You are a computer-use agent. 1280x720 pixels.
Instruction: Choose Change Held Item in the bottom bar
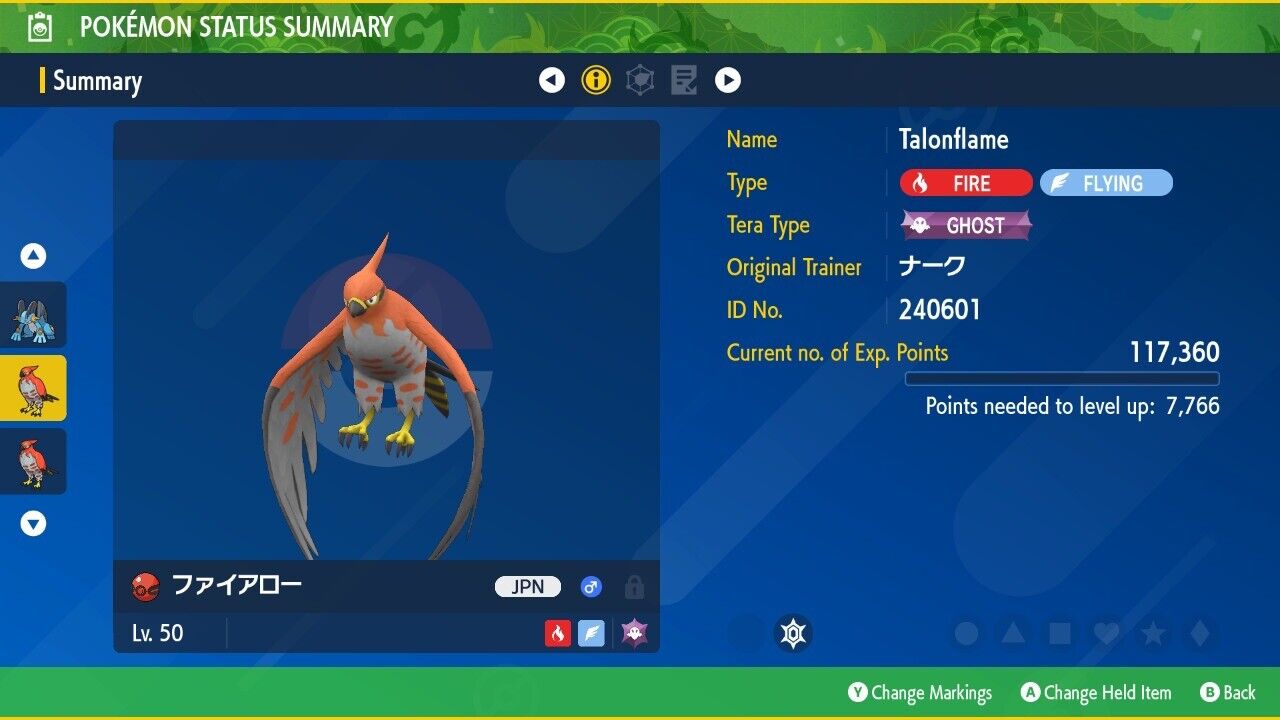tap(1096, 692)
